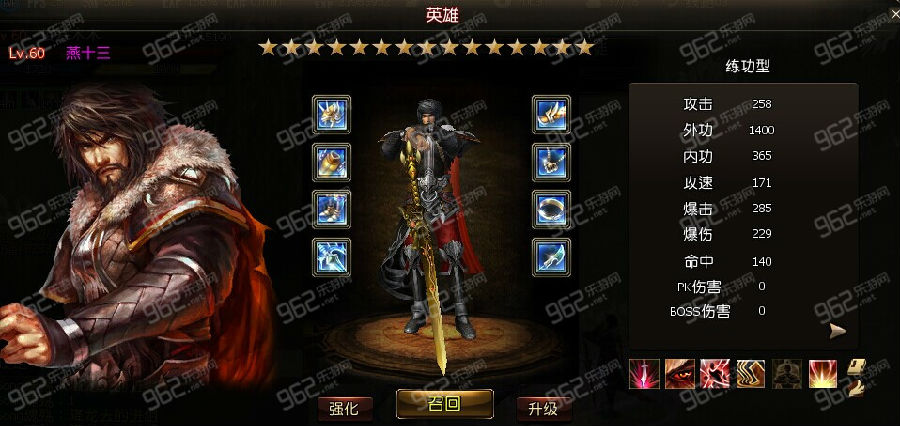Activate the golden burst skill icon
Viewport: 900px width, 426px height.
click(x=823, y=374)
